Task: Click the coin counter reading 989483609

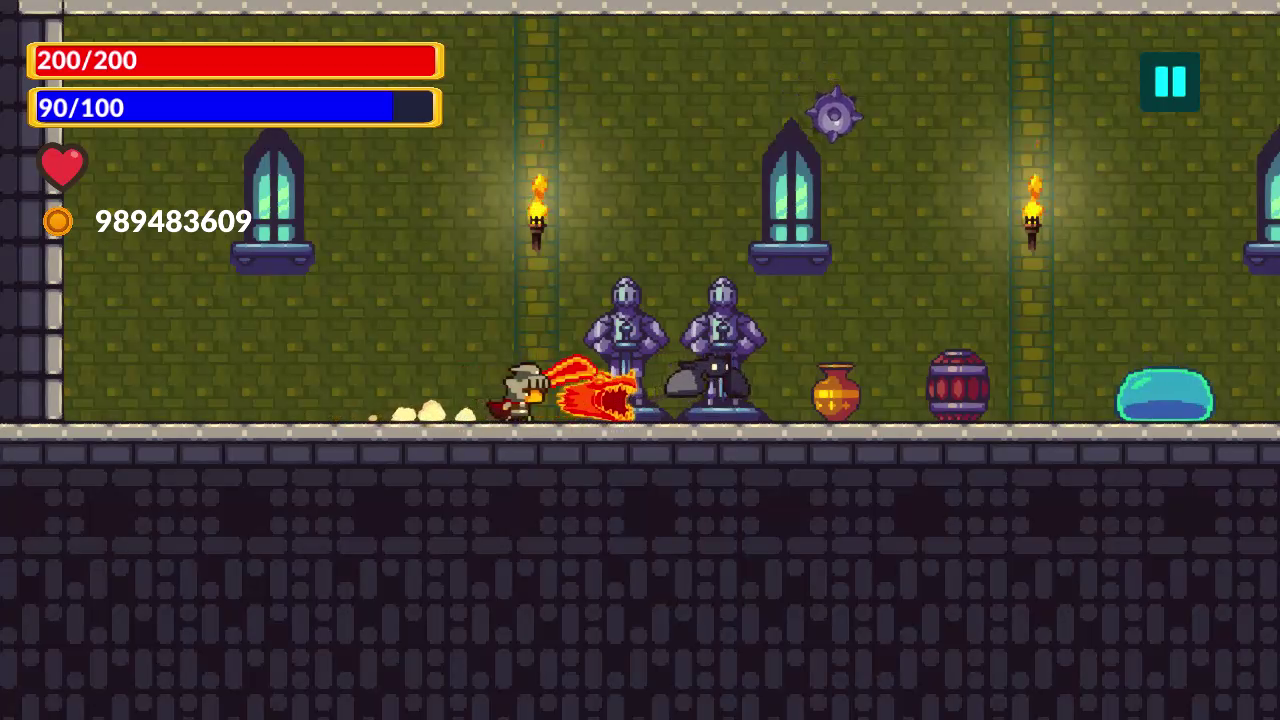Action: click(172, 222)
